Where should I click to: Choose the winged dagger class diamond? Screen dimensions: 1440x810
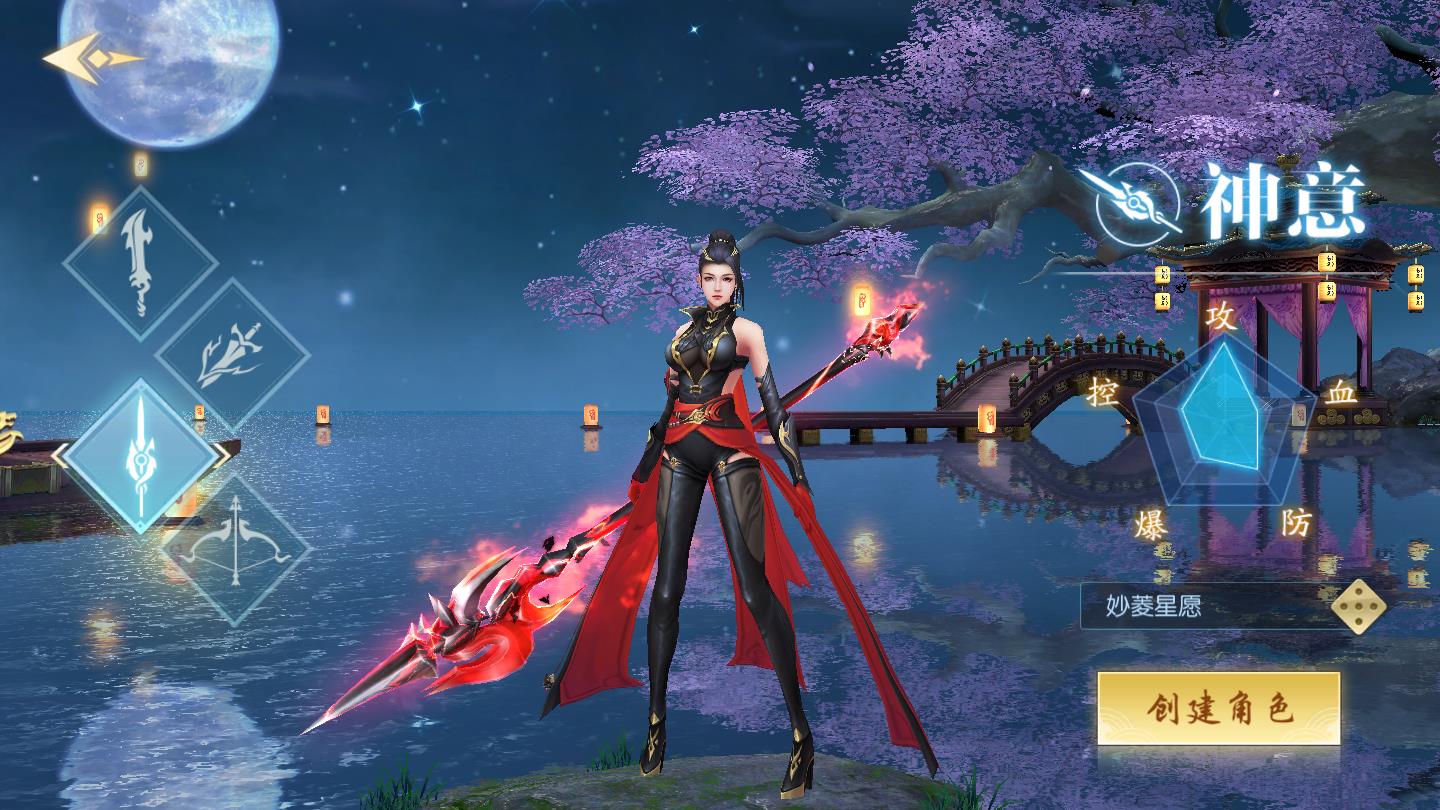232,355
